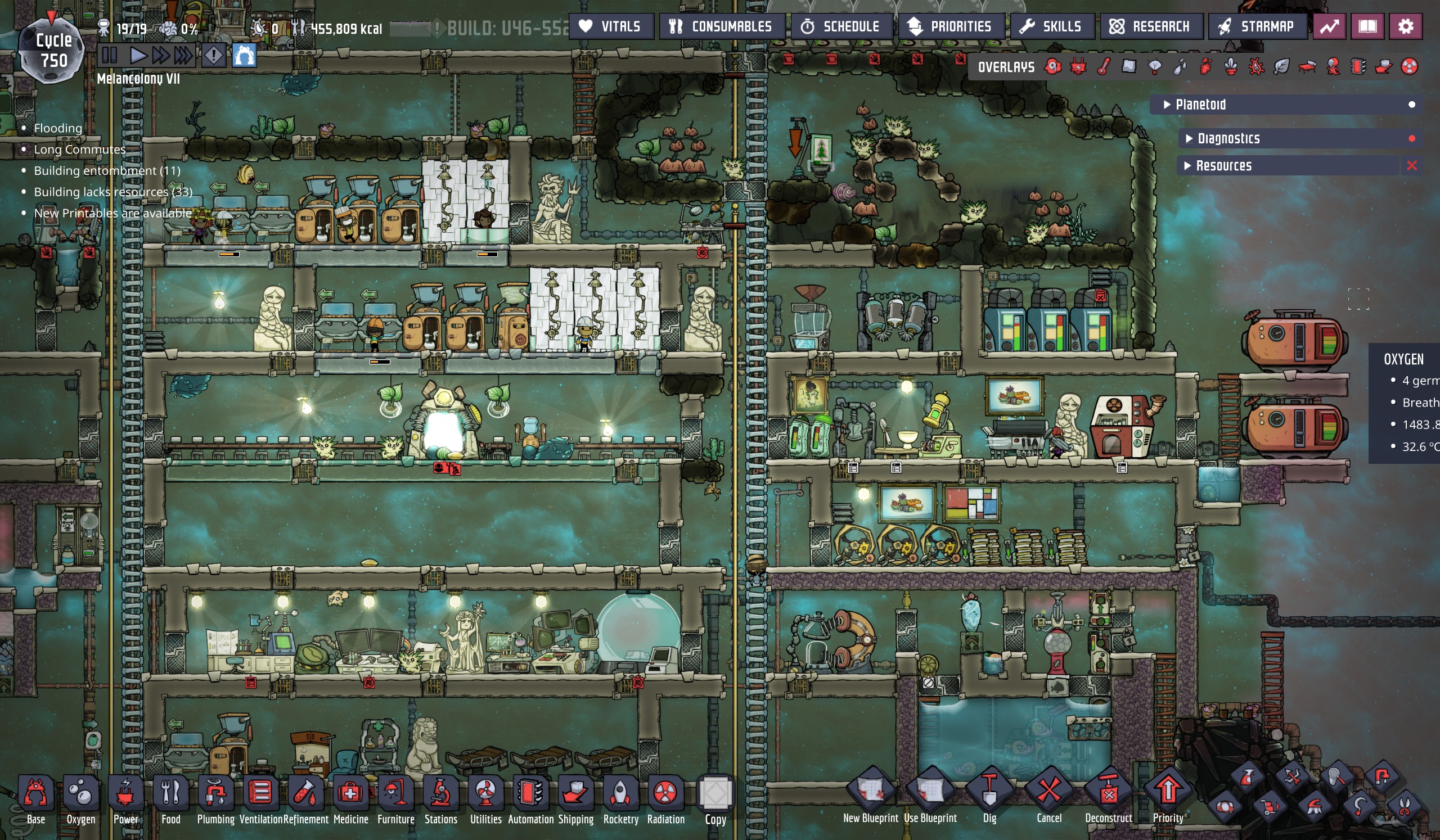Expand the Diagnostics panel
Image resolution: width=1440 pixels, height=840 pixels.
pos(1228,139)
